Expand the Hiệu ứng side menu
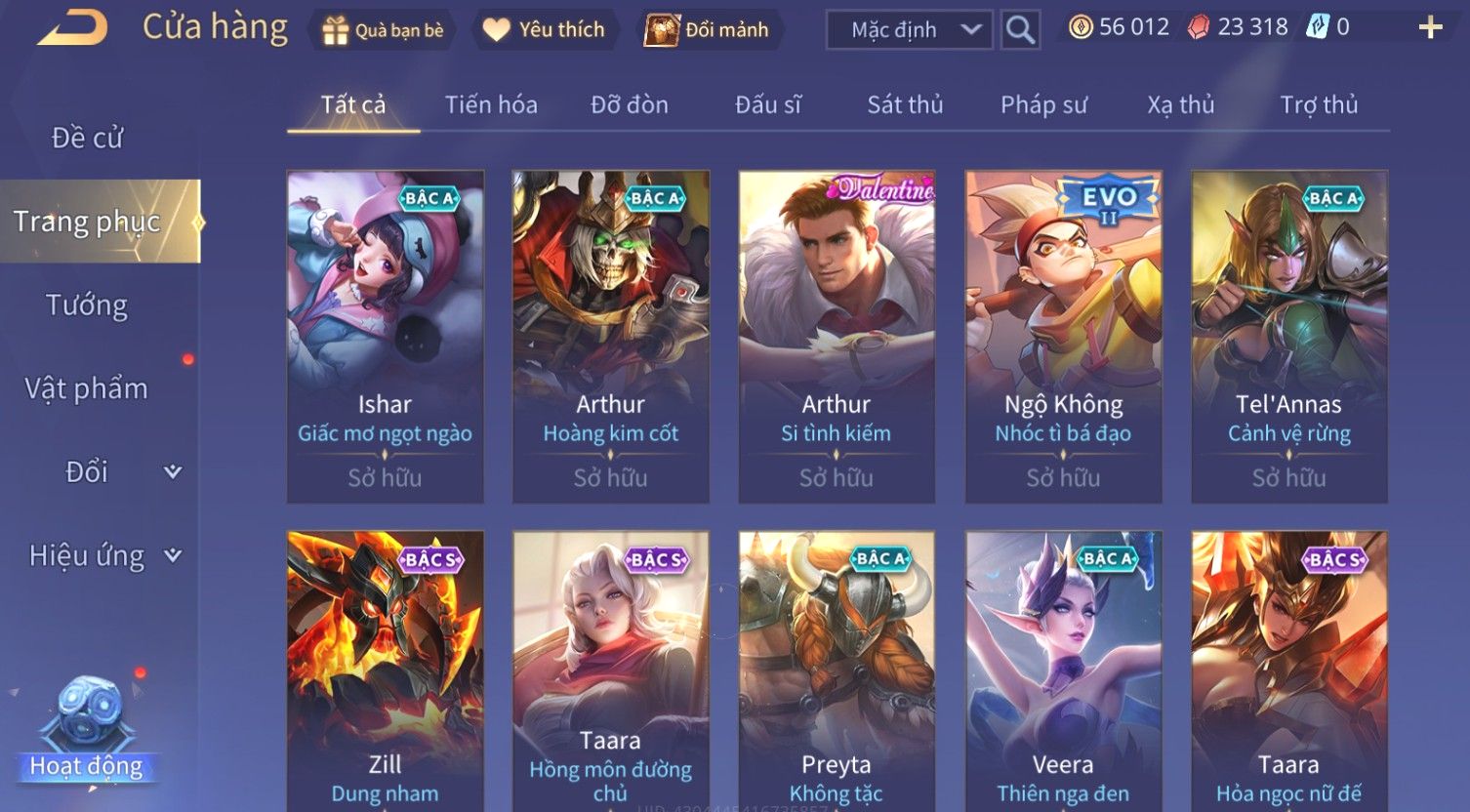This screenshot has width=1470, height=812. pos(102,555)
